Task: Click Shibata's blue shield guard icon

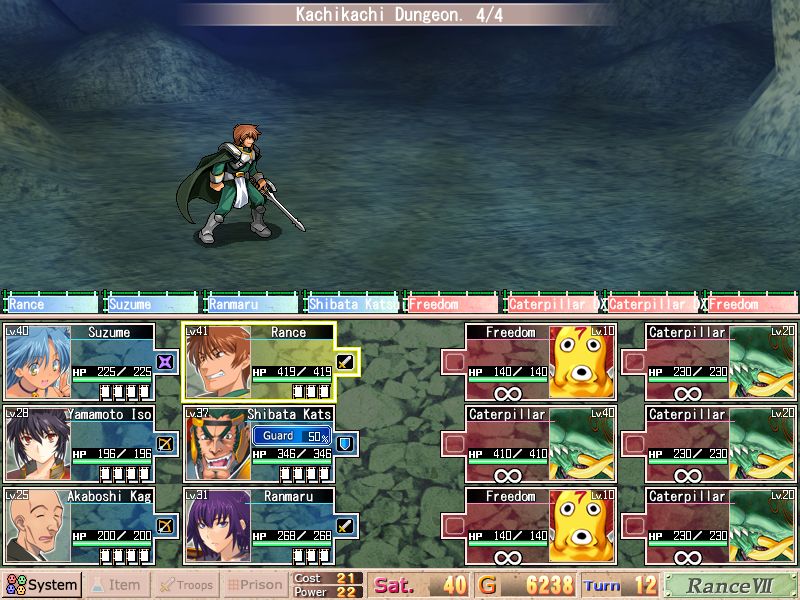Action: point(345,443)
